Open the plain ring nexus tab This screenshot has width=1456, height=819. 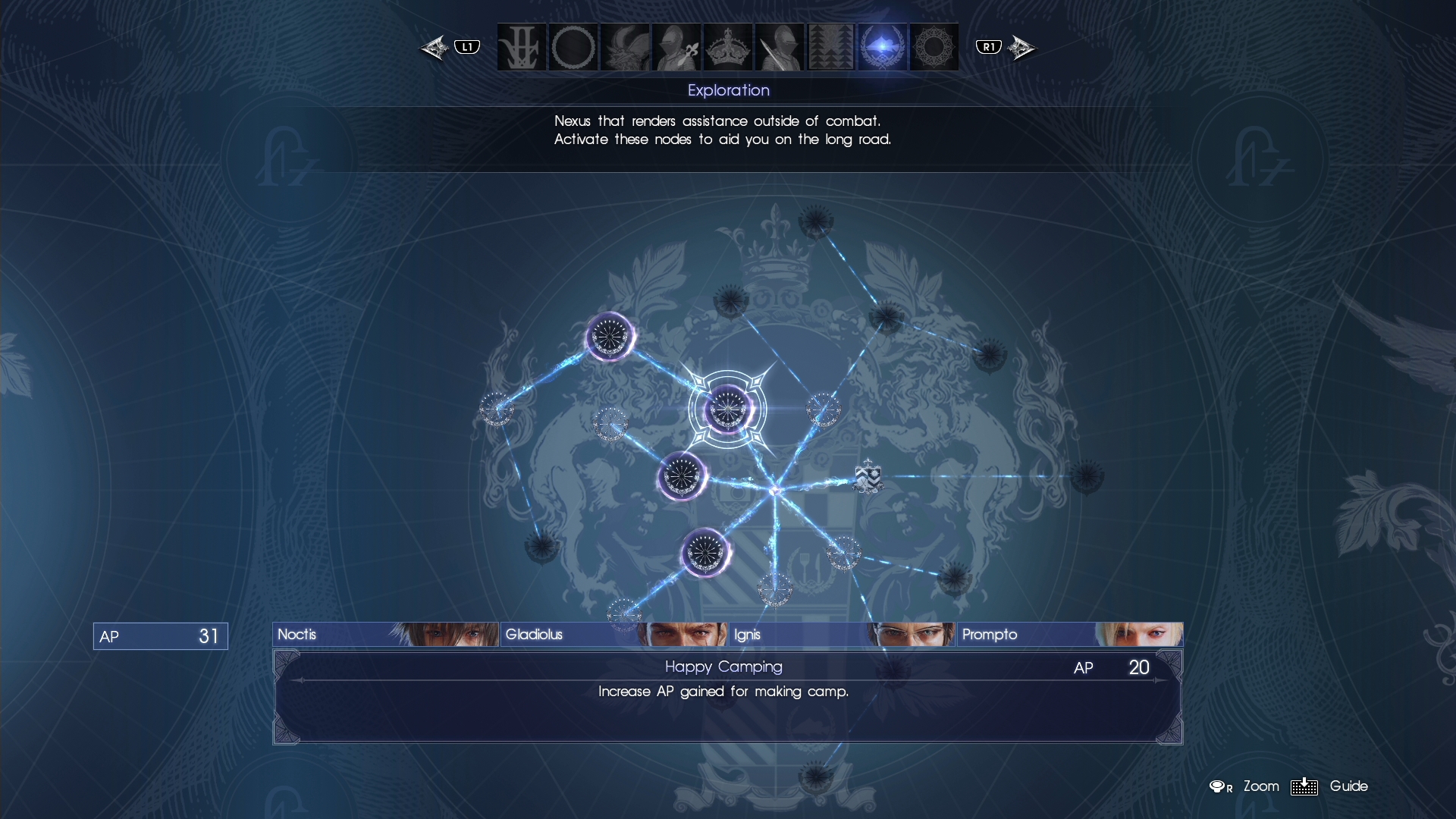(573, 47)
